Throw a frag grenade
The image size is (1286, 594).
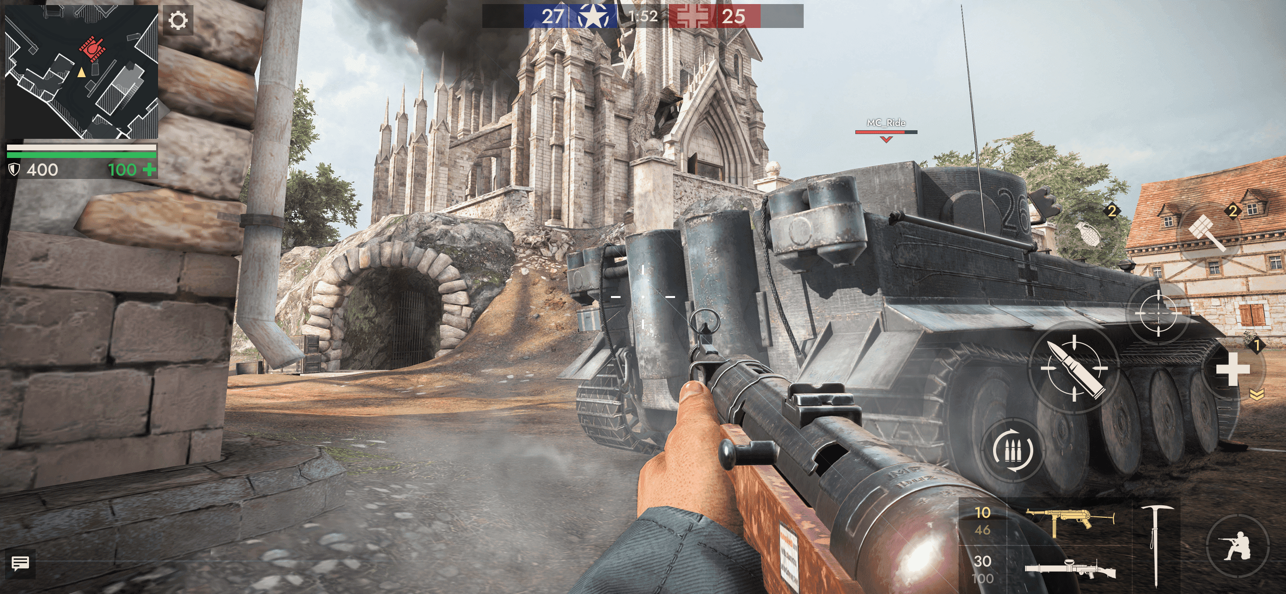tap(1092, 232)
